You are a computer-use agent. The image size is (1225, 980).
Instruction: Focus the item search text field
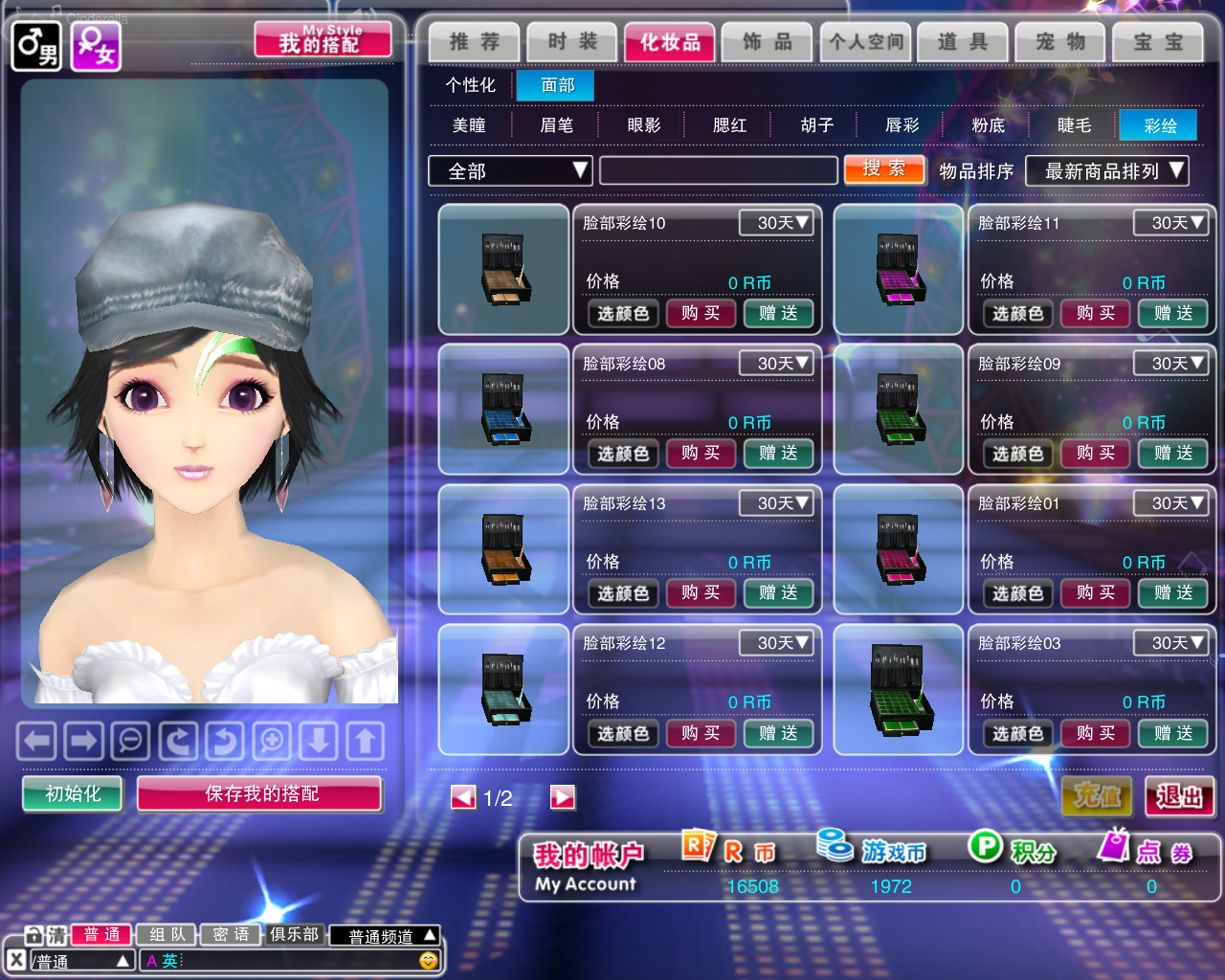718,171
